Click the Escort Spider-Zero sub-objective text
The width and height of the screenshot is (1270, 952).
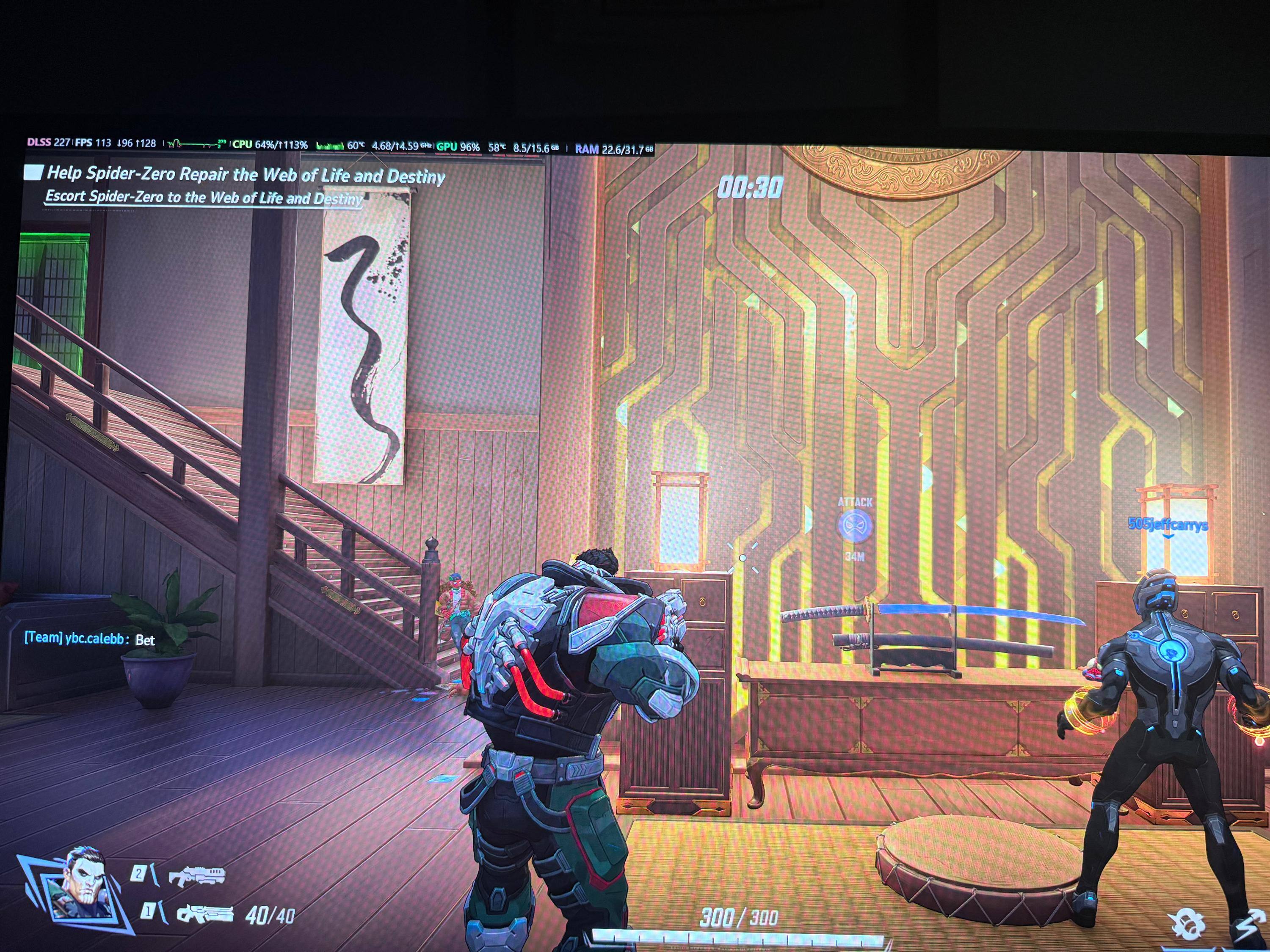(x=204, y=198)
